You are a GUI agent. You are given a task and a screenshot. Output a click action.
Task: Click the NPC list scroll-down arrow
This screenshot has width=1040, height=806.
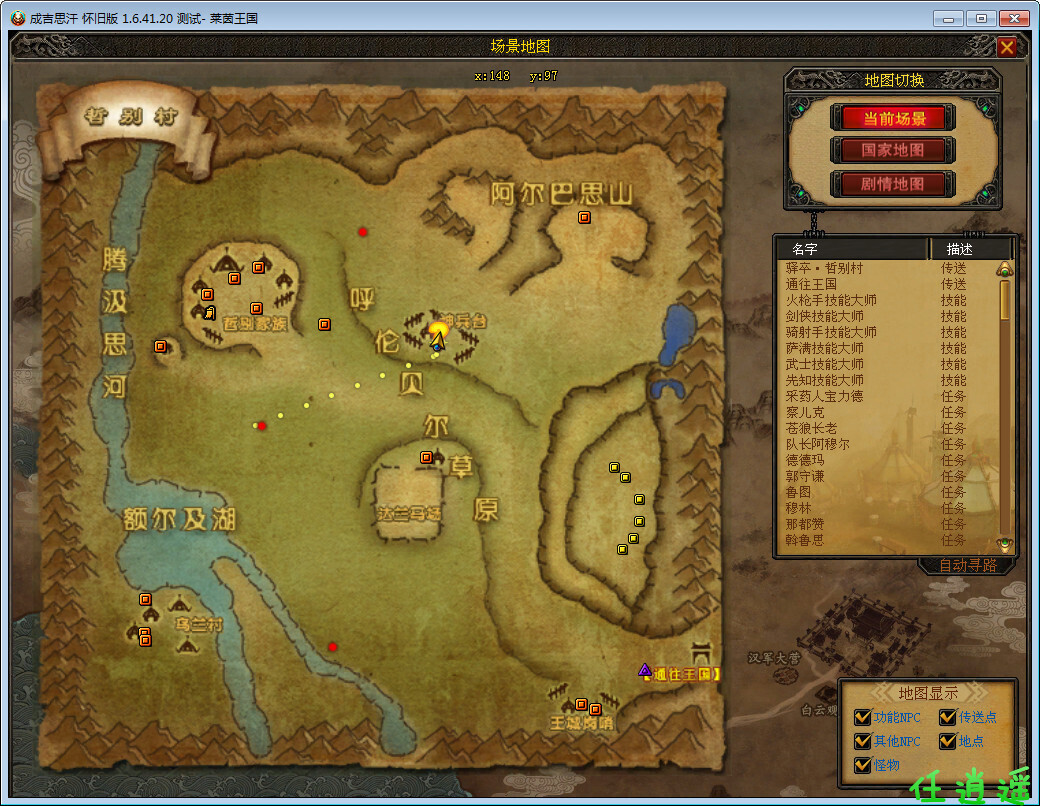[1005, 544]
